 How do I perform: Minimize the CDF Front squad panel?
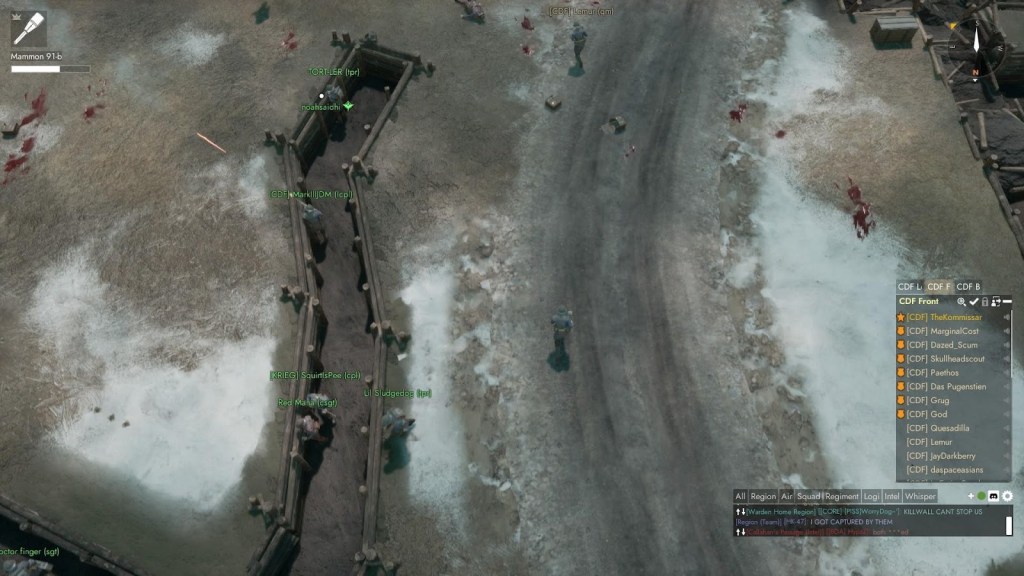[1008, 302]
